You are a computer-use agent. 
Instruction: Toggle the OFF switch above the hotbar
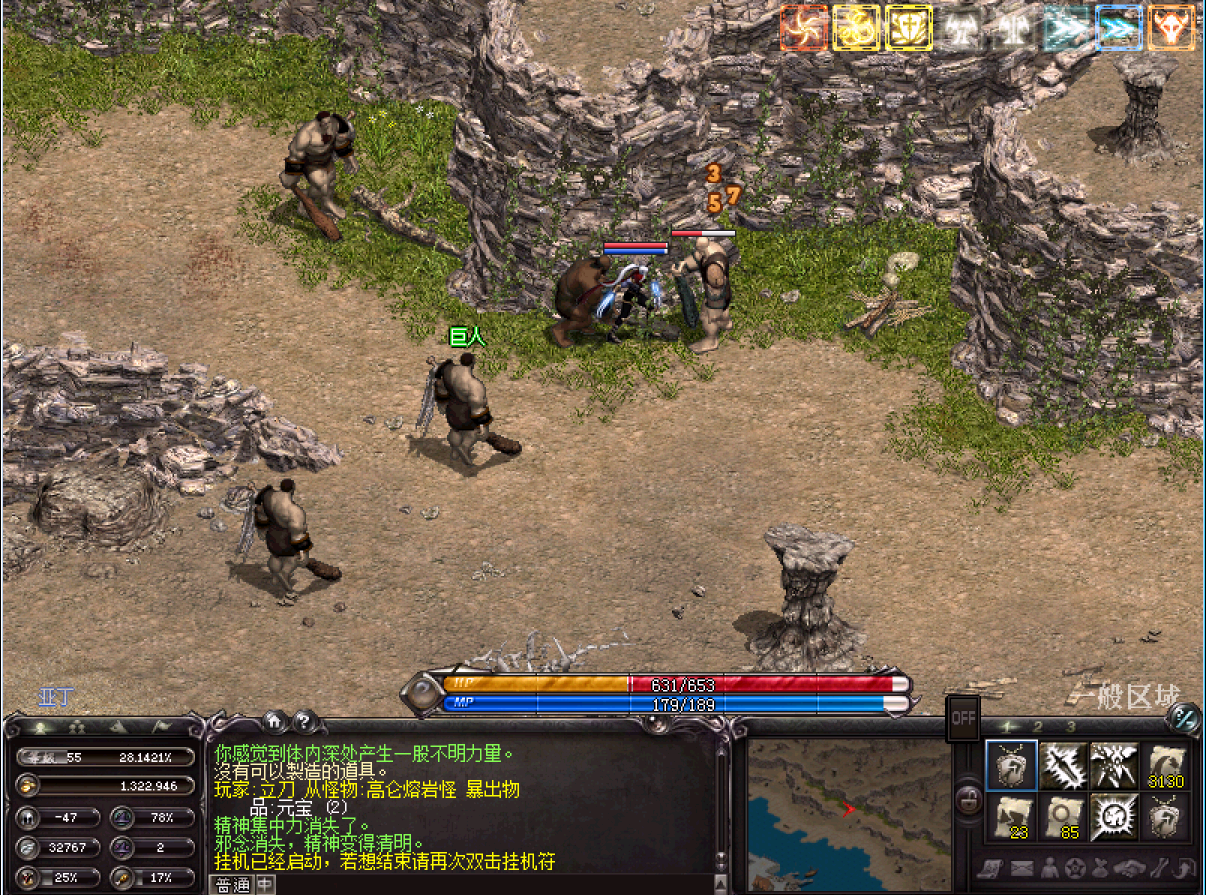point(963,717)
